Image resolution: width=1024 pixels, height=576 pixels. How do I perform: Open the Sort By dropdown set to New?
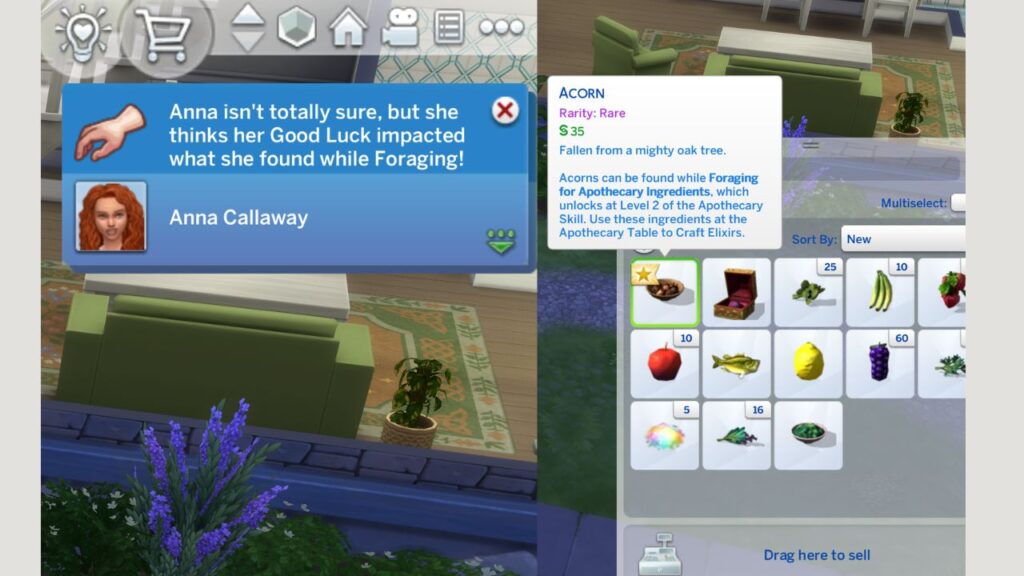pos(902,239)
